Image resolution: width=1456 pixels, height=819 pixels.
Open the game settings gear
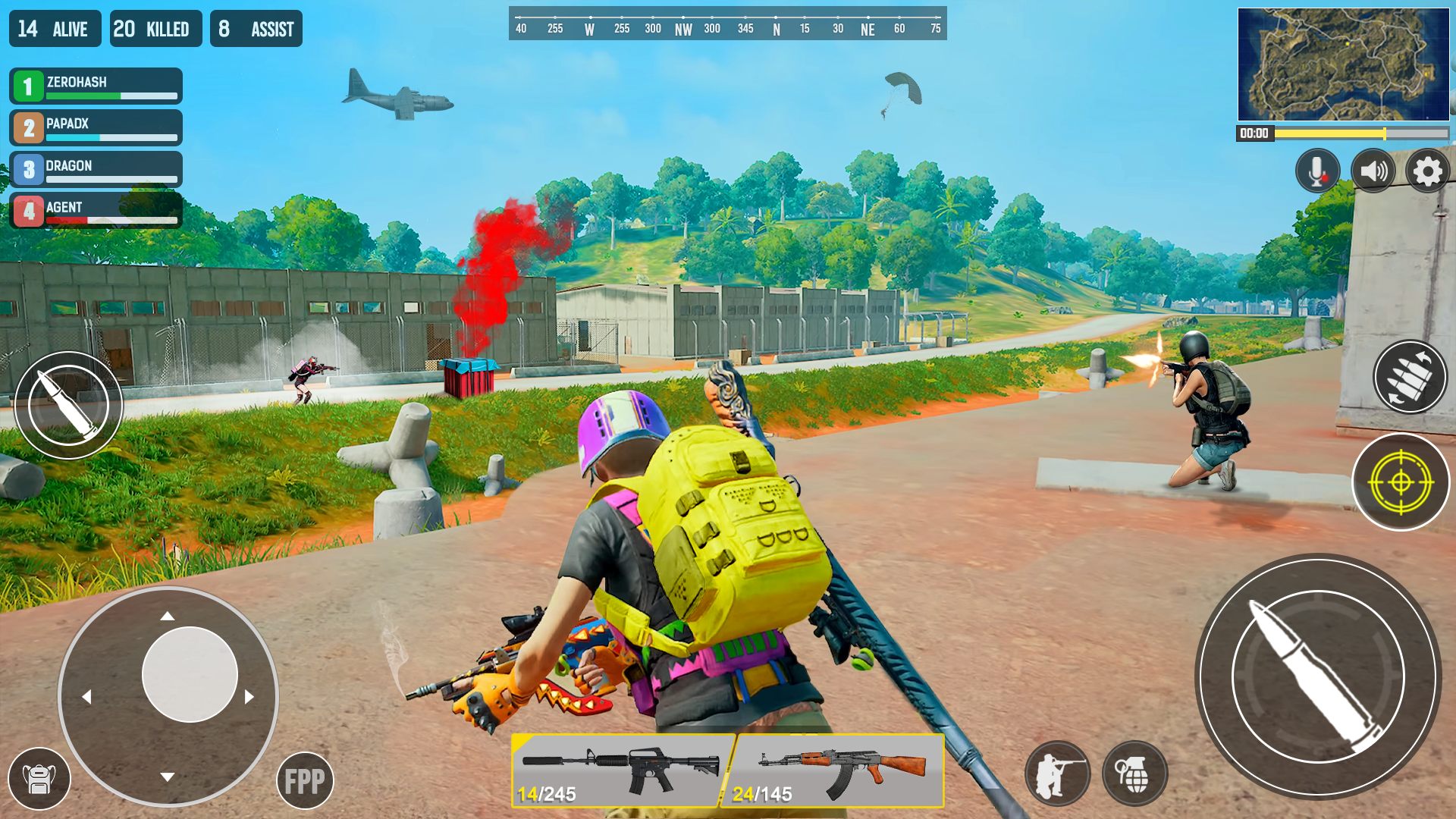(x=1427, y=171)
